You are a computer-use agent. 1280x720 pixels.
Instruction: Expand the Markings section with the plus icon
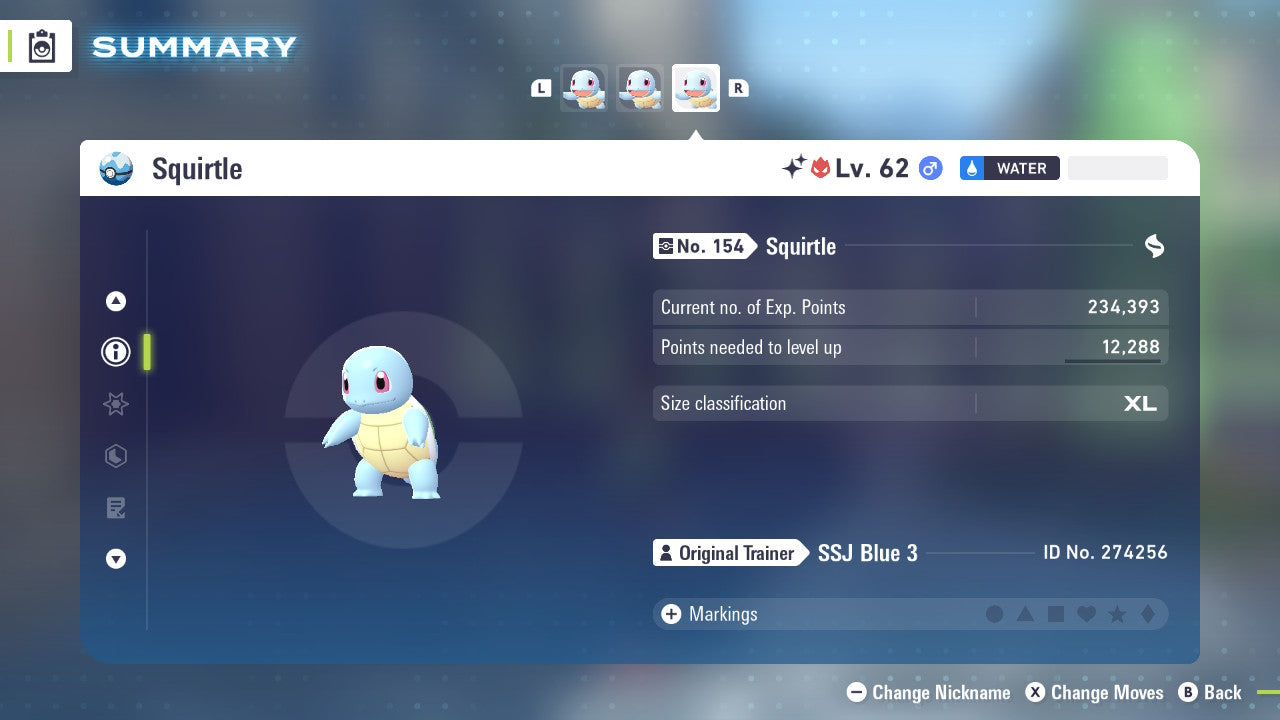670,614
